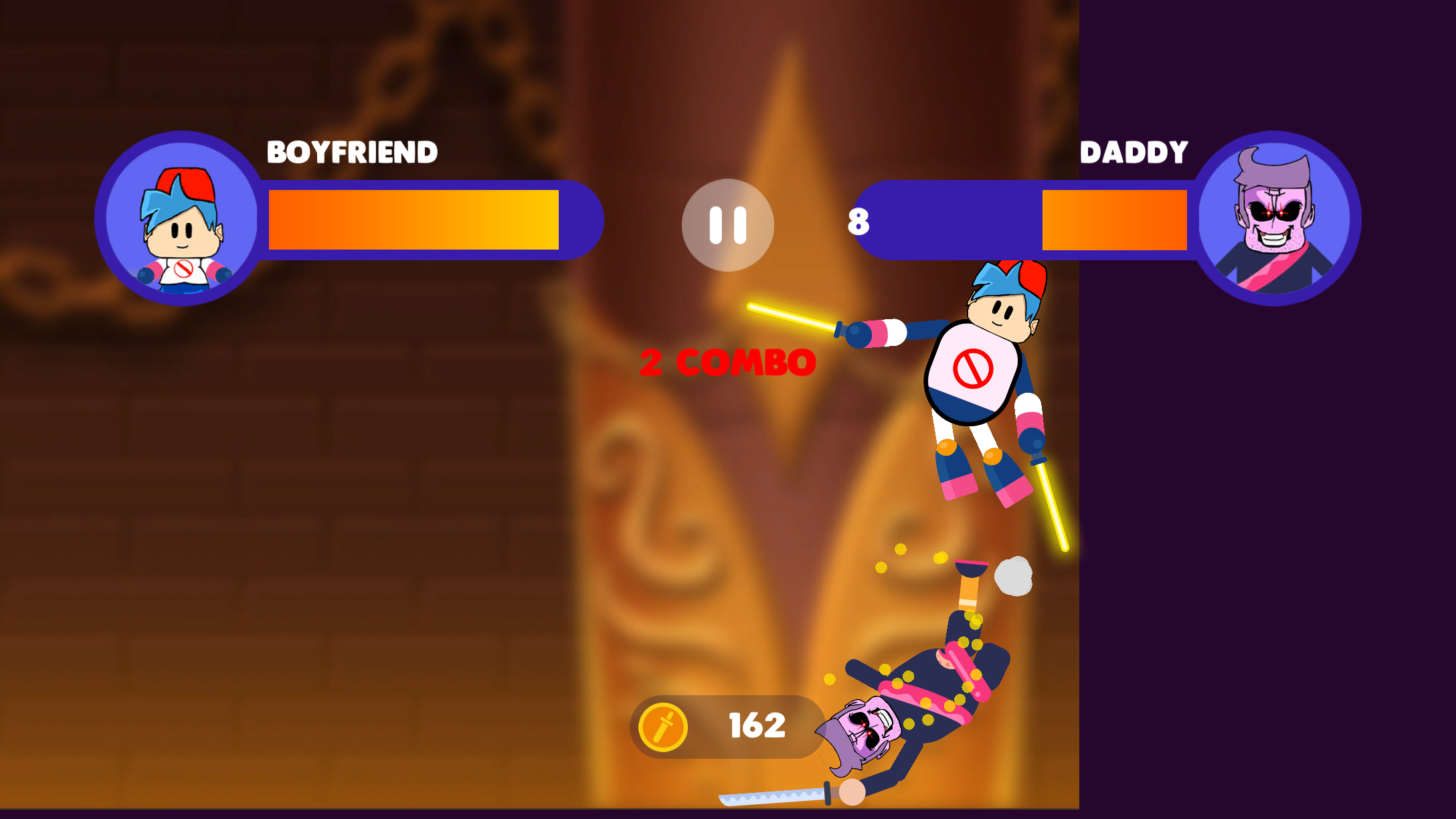Click the pause icon at screen top center

click(728, 225)
